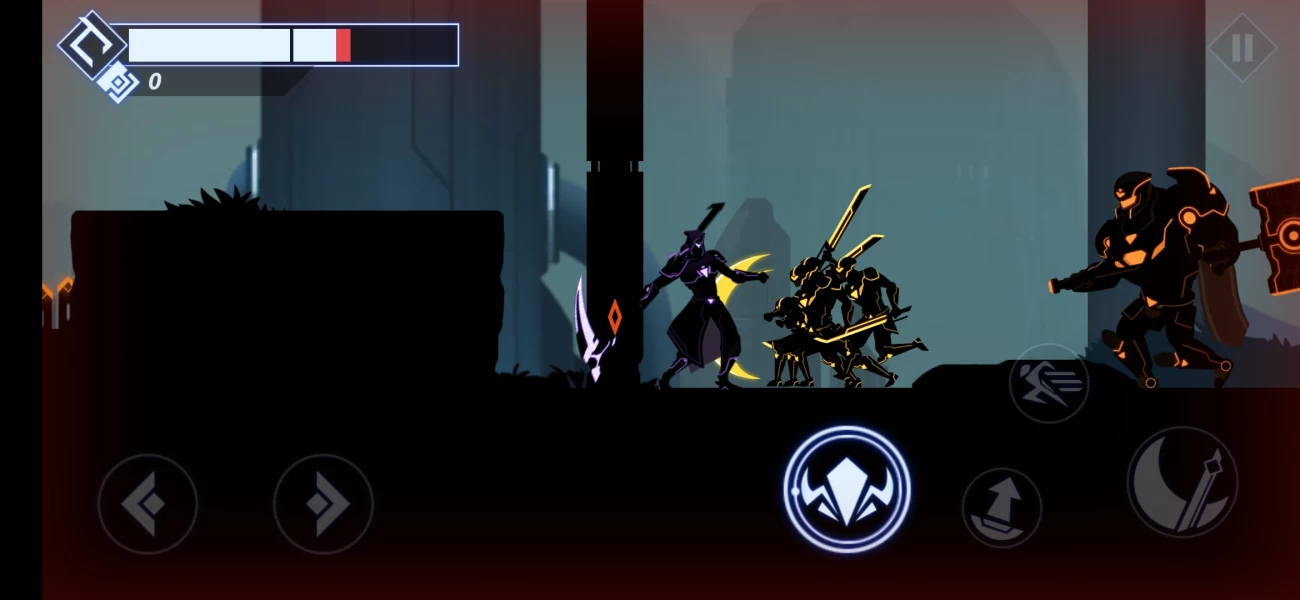Screen dimensions: 1300x600
Task: Activate the glowing special skill button
Action: (846, 489)
